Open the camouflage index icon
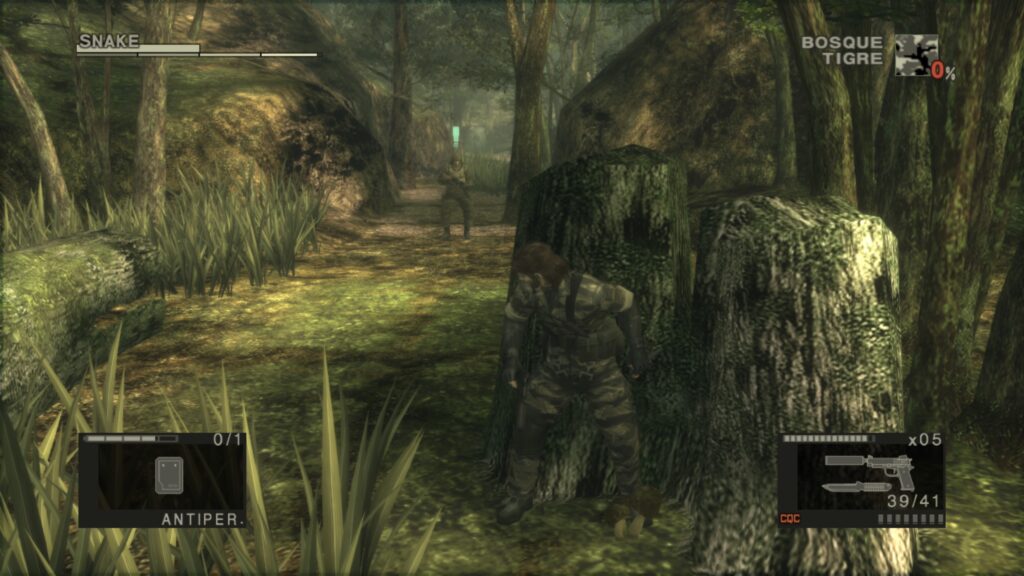 click(x=915, y=56)
